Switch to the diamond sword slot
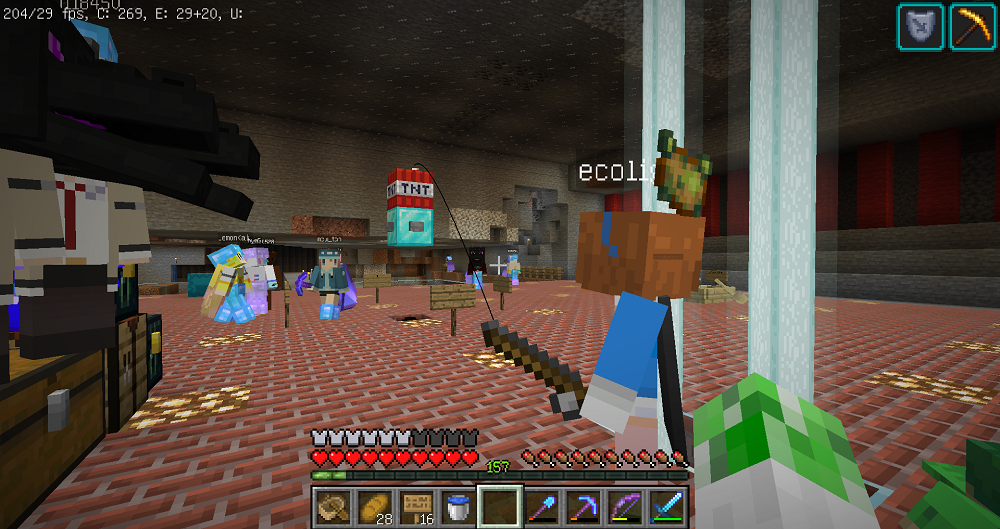 (x=667, y=506)
